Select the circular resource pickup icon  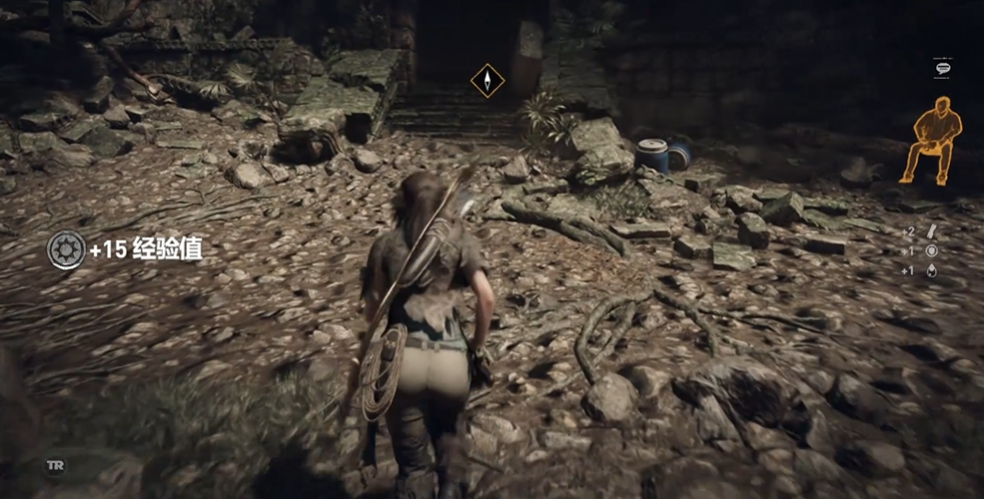click(x=932, y=251)
